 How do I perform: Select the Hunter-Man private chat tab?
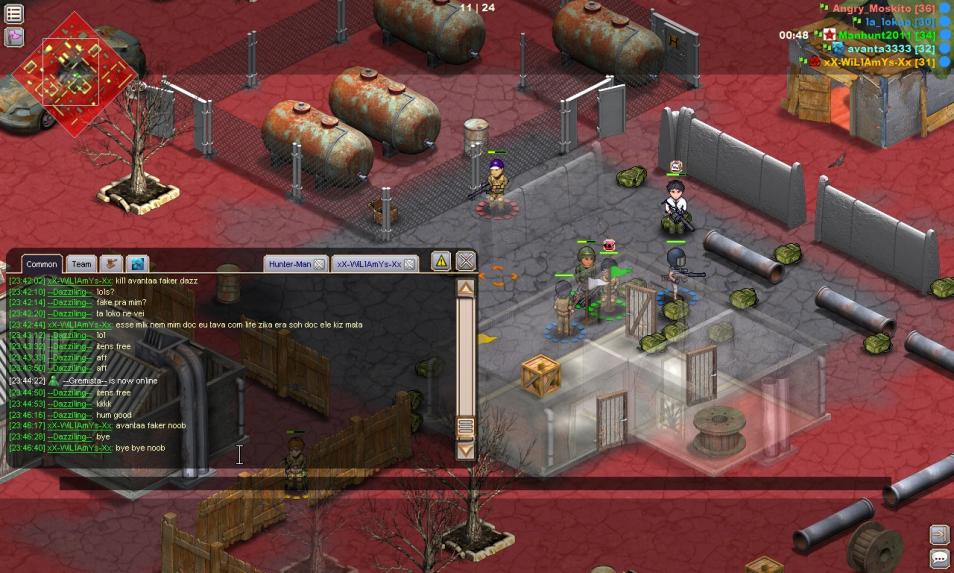click(290, 264)
